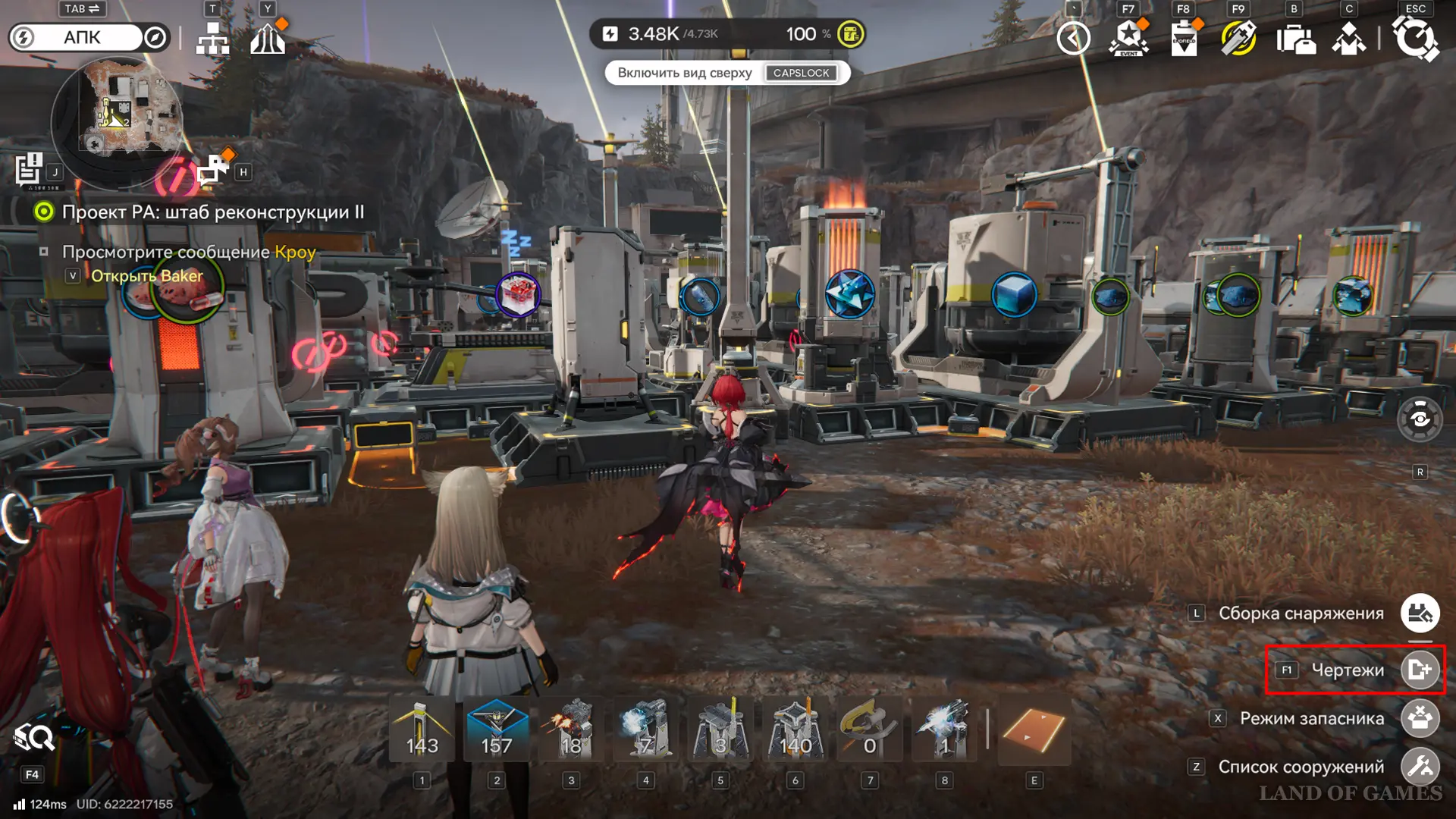Open the quest tracker Проект РА entry
This screenshot has width=1456, height=819.
tap(212, 212)
